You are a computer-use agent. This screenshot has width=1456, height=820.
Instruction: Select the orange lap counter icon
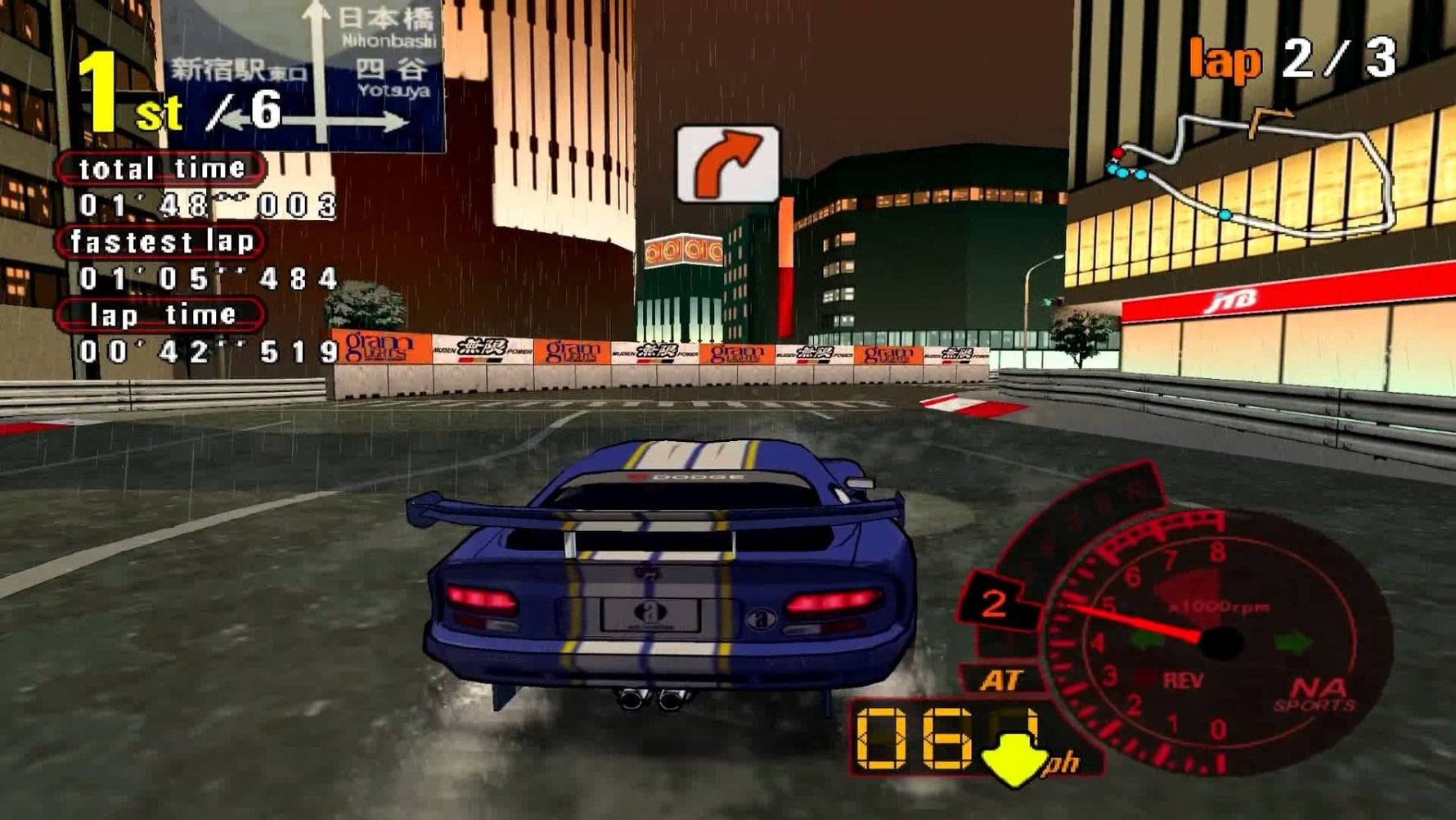(1225, 57)
